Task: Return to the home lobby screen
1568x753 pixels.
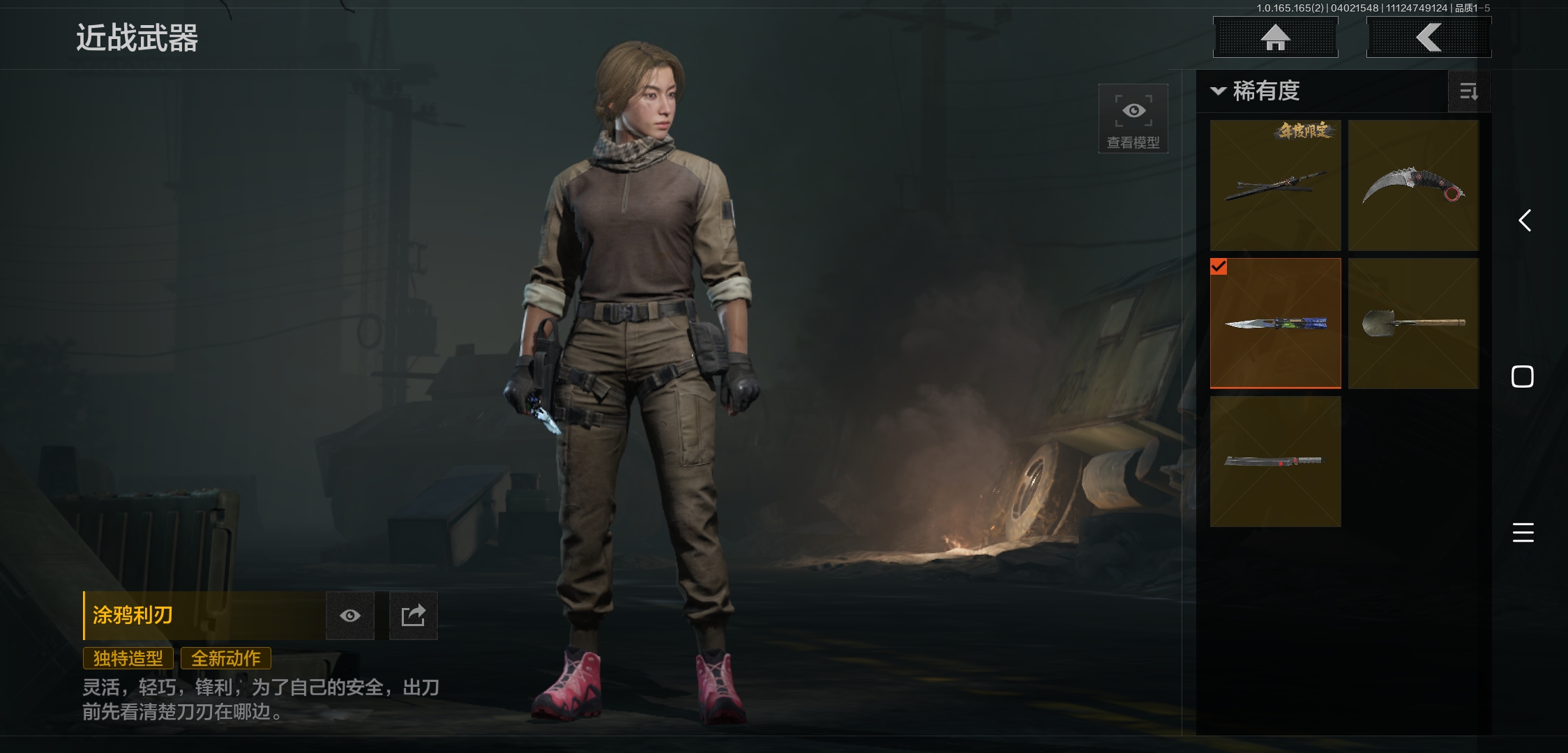Action: click(x=1275, y=38)
